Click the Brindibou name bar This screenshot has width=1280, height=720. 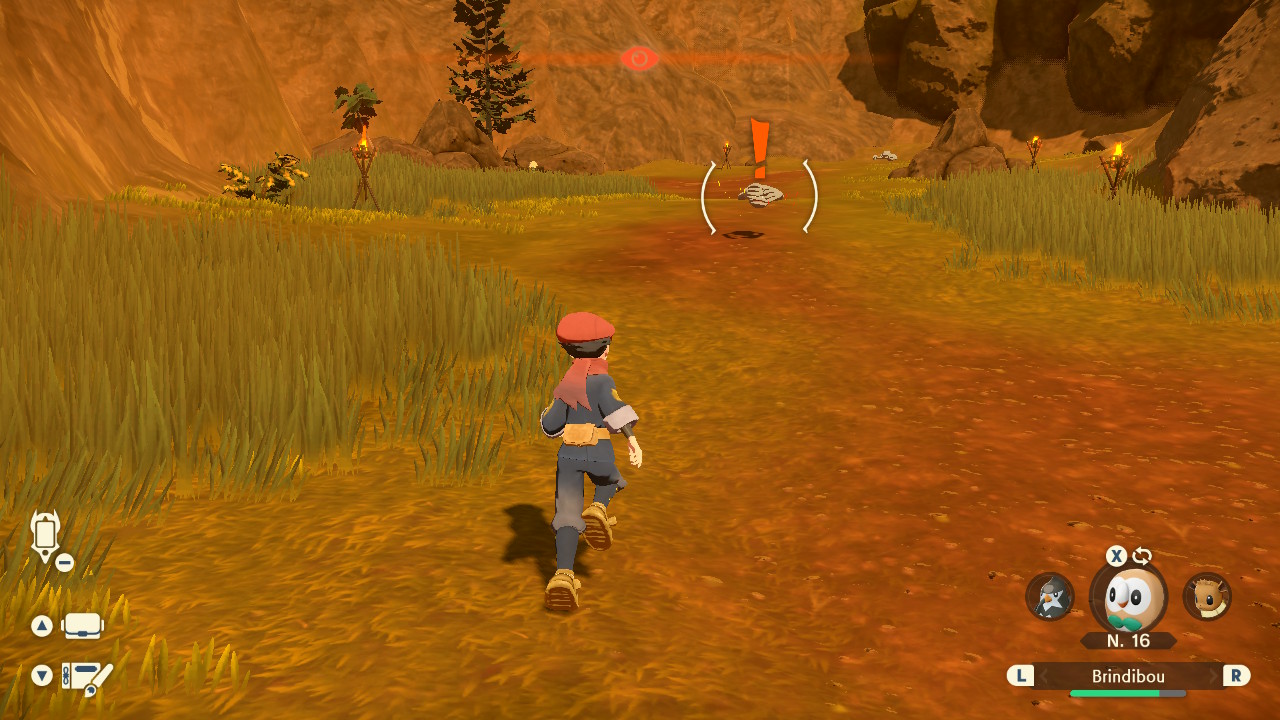click(x=1128, y=677)
